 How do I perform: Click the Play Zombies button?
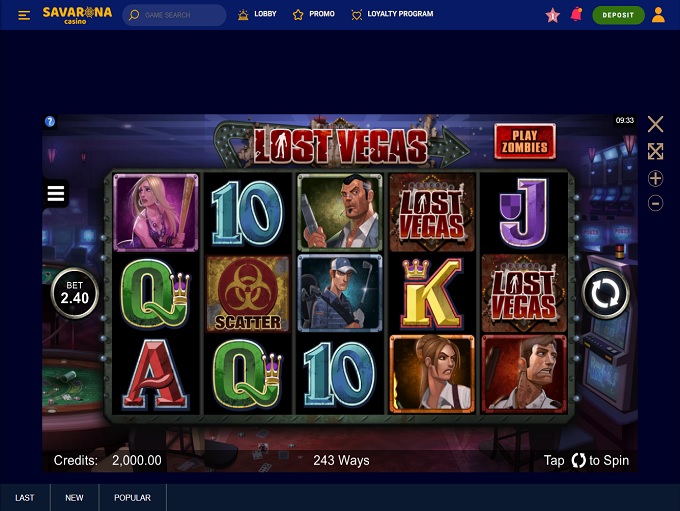point(524,141)
